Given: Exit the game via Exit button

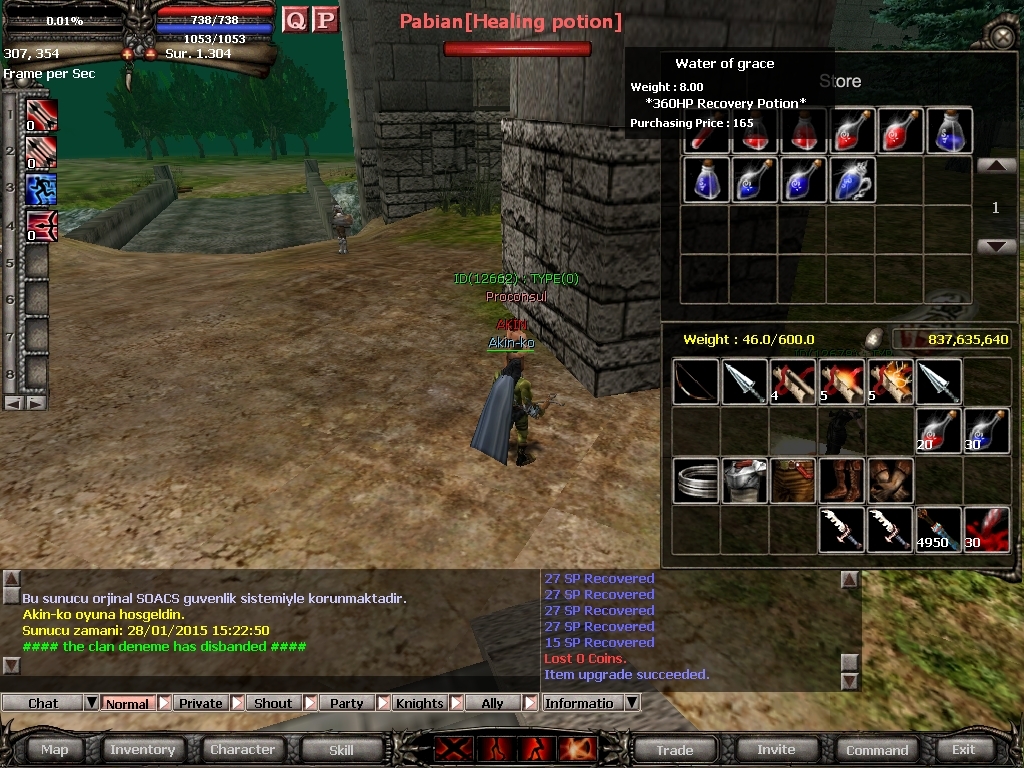Looking at the screenshot, I should (963, 749).
